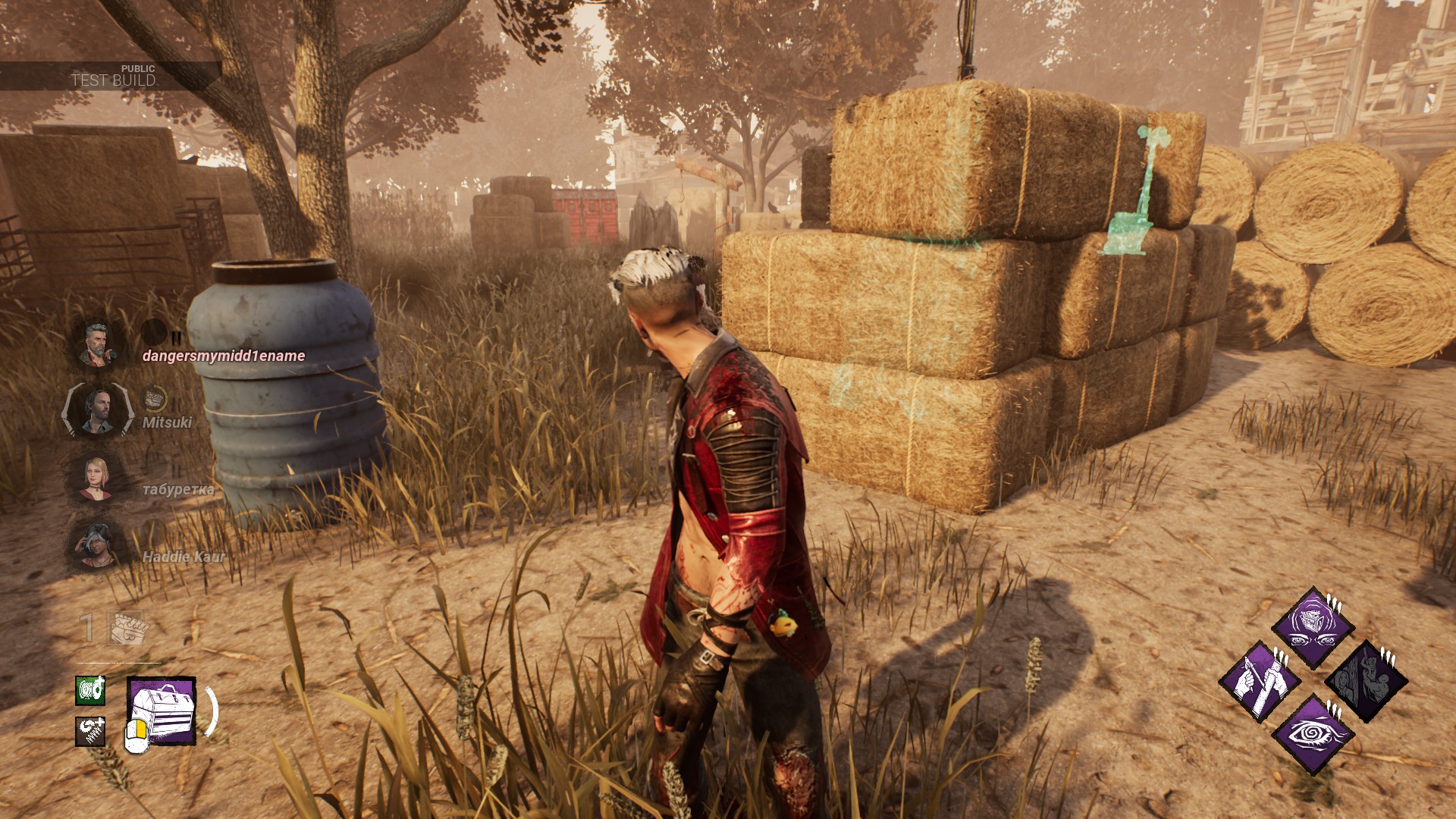This screenshot has width=1456, height=819.
Task: Click the generator icon beside the number 1
Action: pyautogui.click(x=127, y=627)
